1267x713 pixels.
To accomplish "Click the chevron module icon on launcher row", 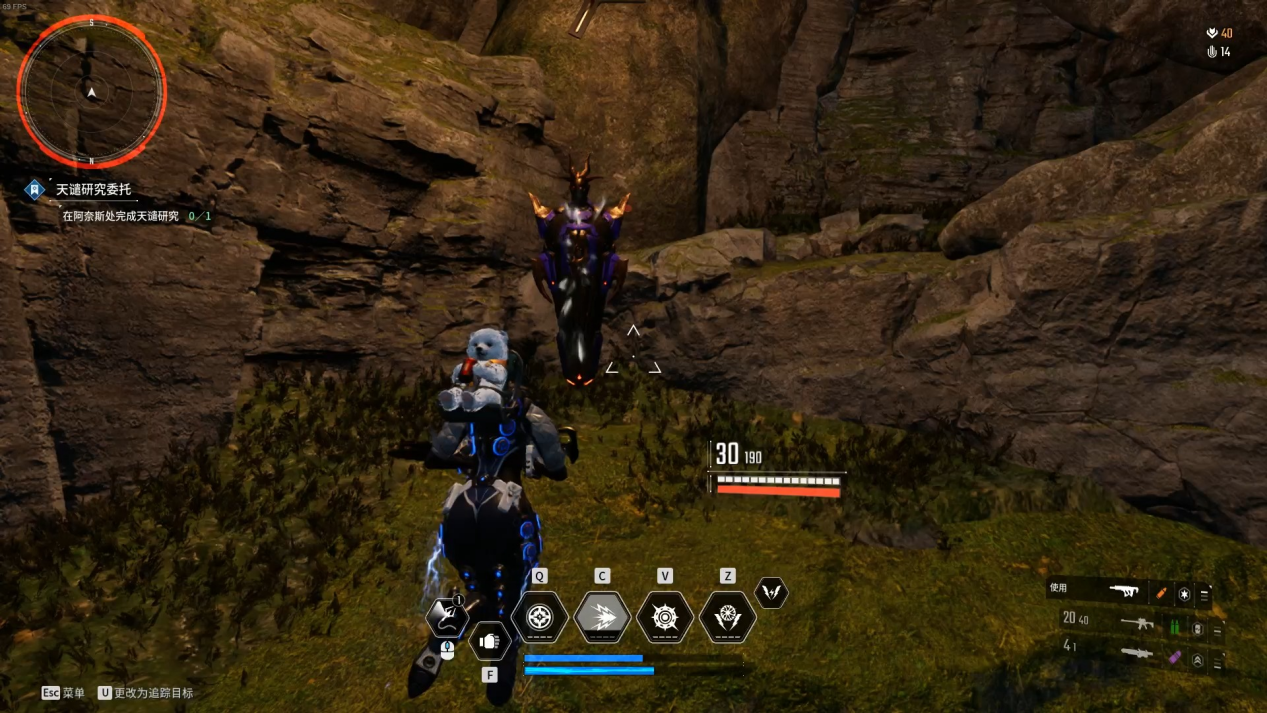I will pyautogui.click(x=1197, y=660).
